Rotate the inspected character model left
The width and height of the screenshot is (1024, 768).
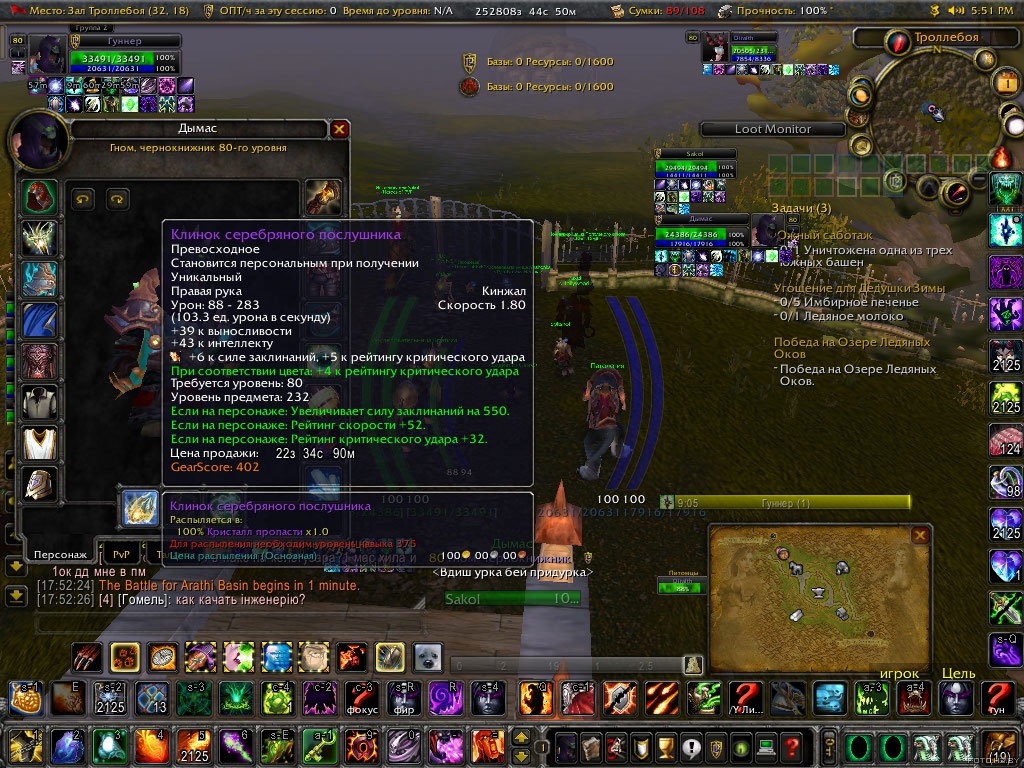(x=82, y=199)
